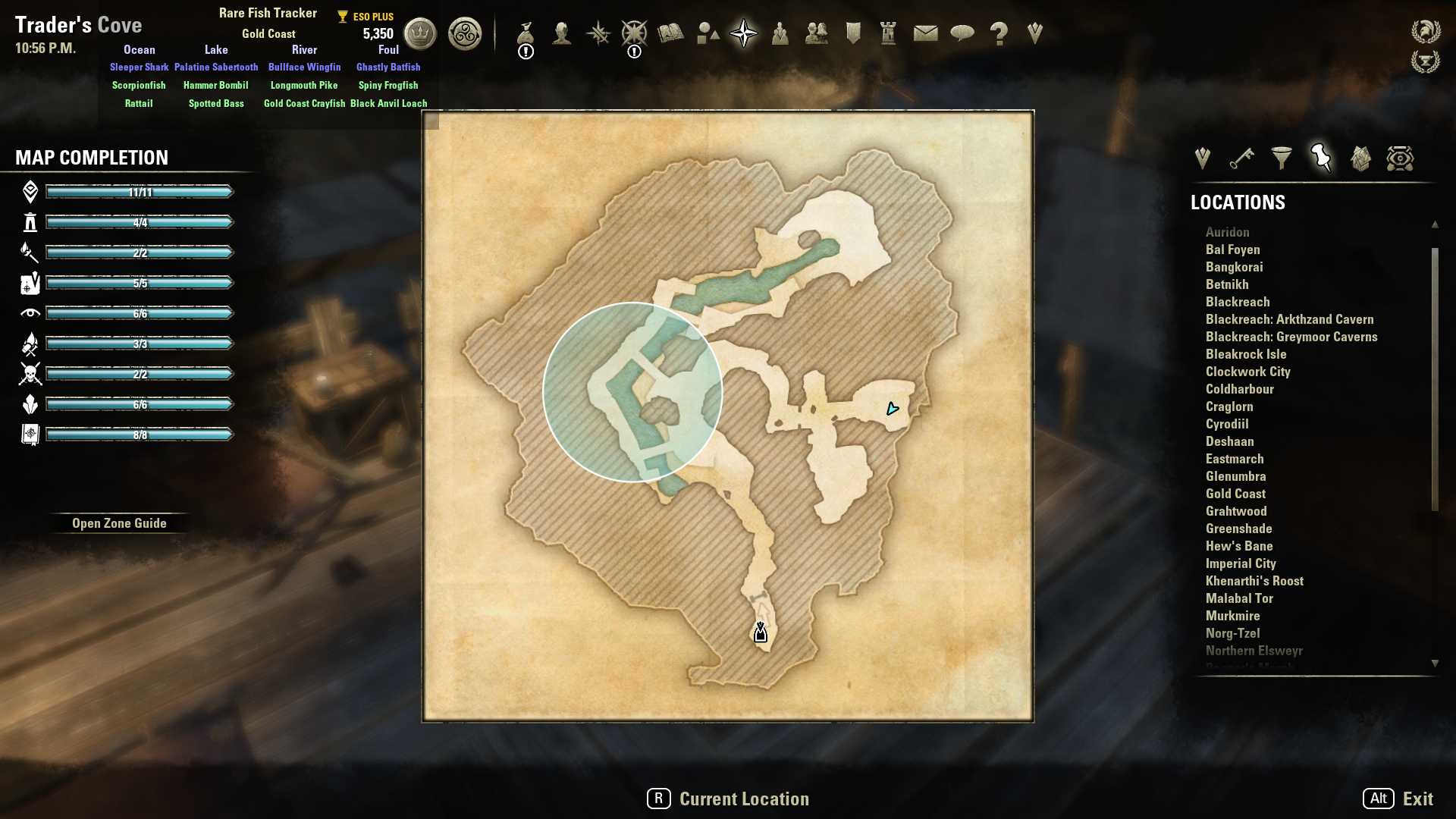
Task: Pick Murkmire from the locations list
Action: pyautogui.click(x=1232, y=616)
